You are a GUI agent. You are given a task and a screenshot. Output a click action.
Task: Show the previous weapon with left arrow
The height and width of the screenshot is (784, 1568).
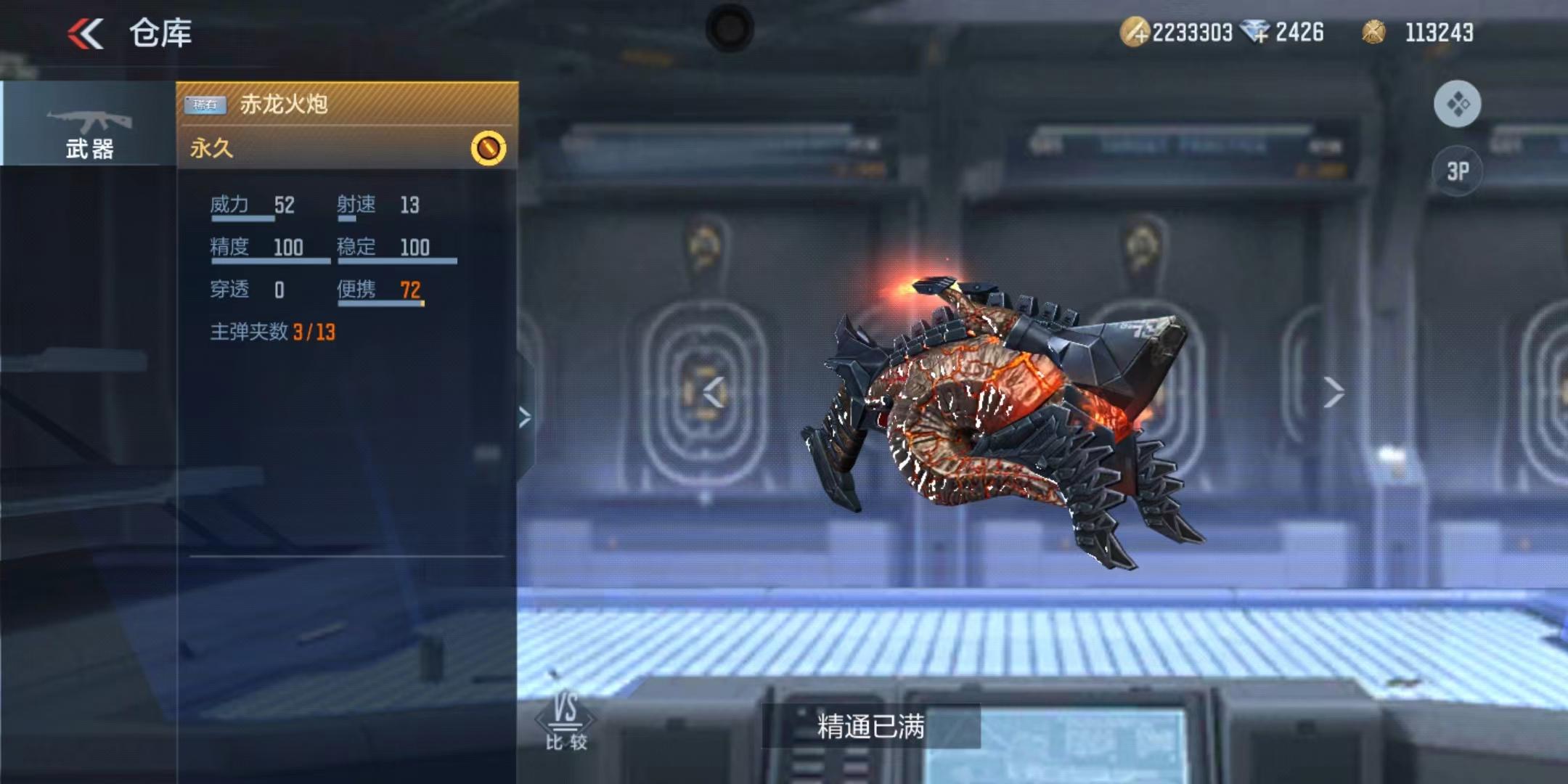[x=714, y=393]
